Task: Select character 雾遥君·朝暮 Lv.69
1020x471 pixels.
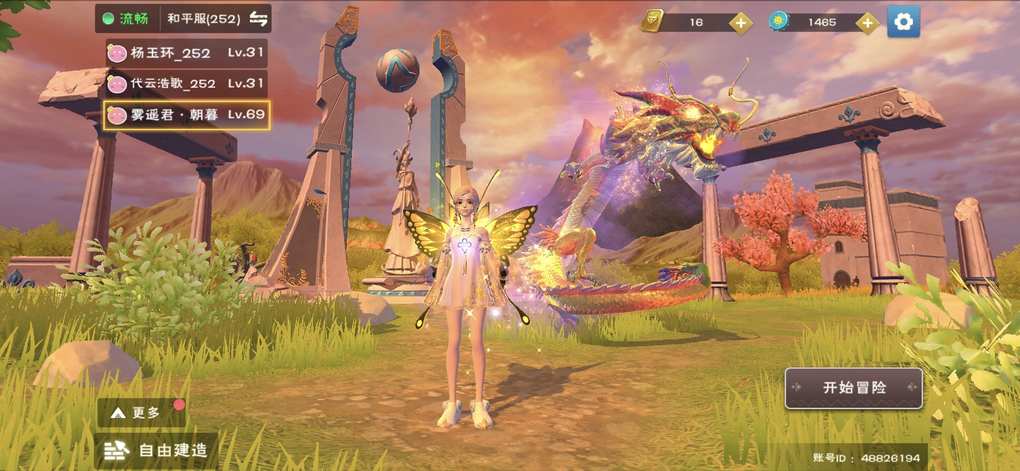Action: coord(186,114)
